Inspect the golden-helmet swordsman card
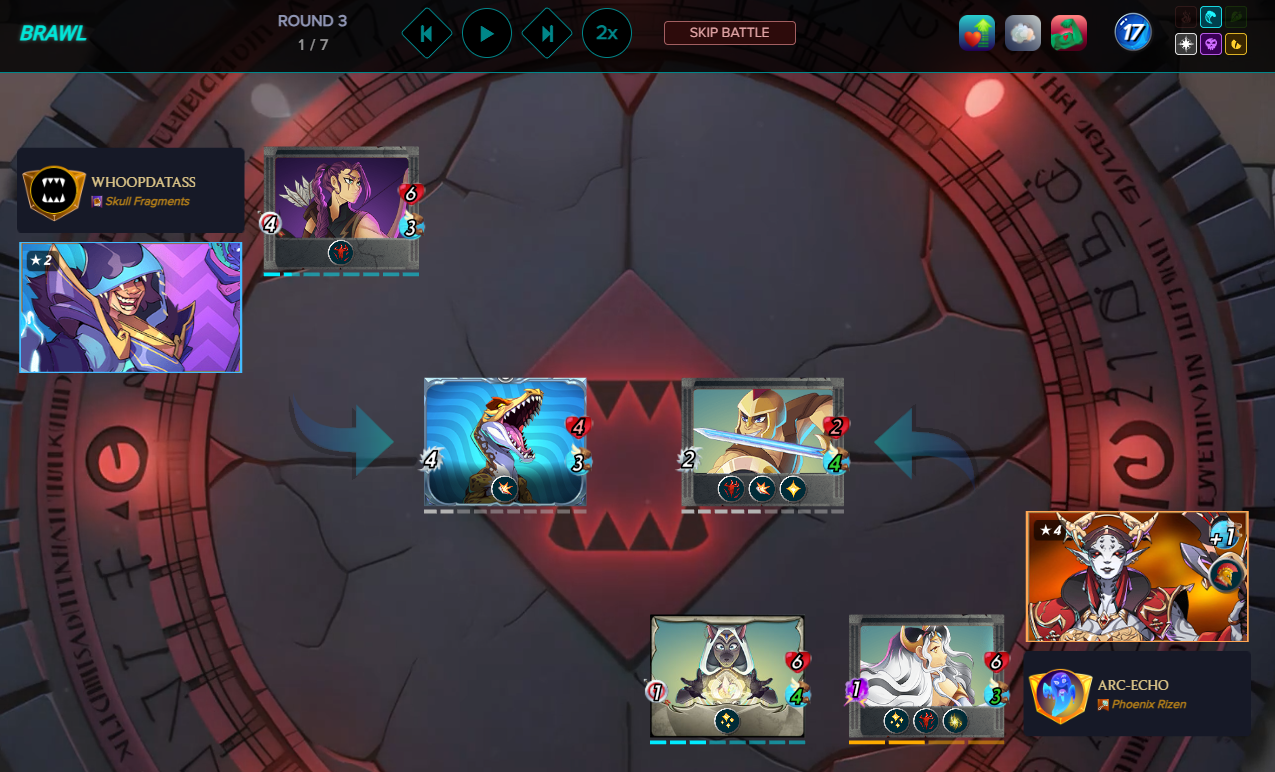 (762, 441)
